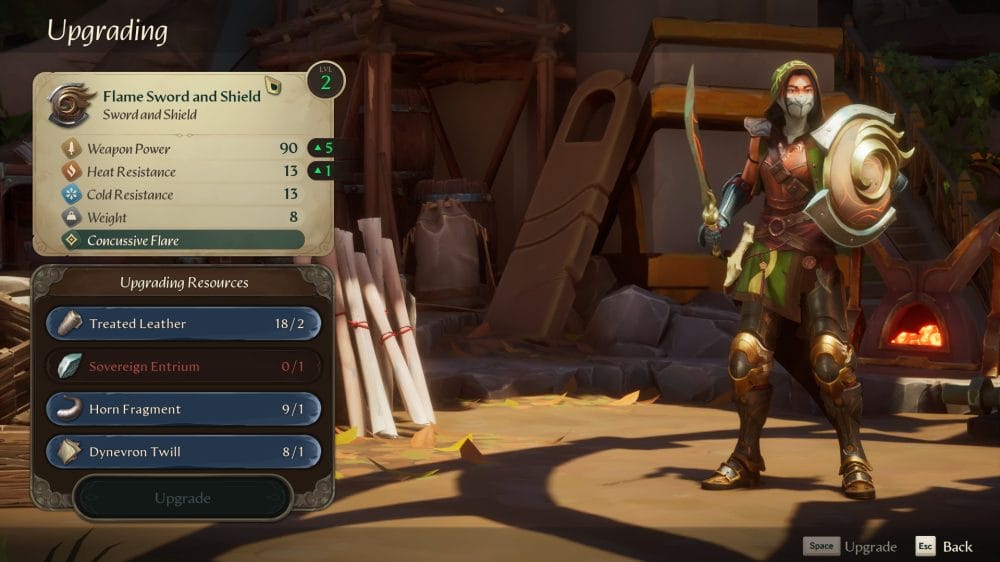1000x562 pixels.
Task: Select the Sovereign Entrium resource row
Action: coord(183,367)
